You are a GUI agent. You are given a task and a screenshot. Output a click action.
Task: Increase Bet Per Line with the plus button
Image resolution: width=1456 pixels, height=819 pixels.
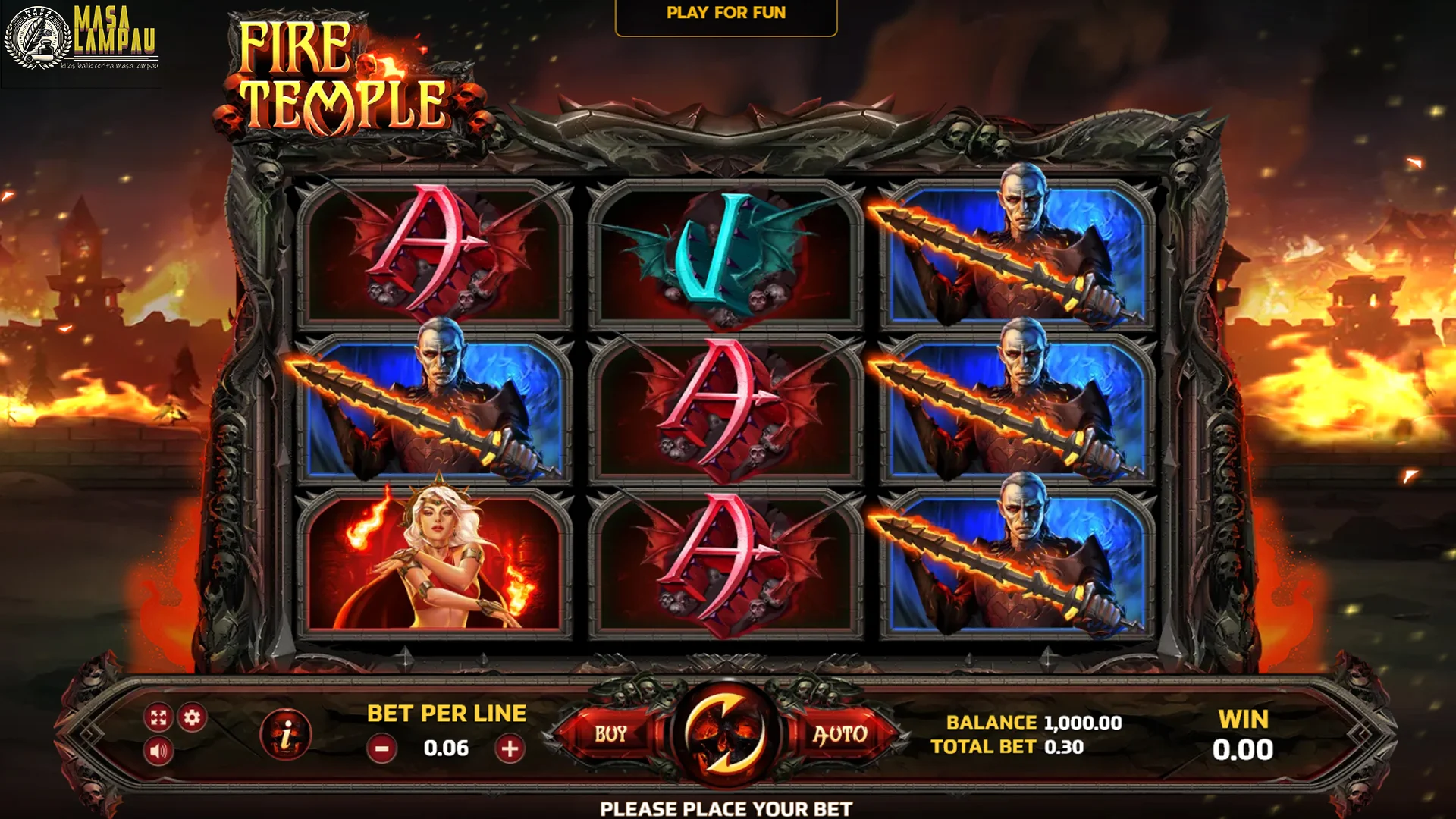tap(510, 748)
